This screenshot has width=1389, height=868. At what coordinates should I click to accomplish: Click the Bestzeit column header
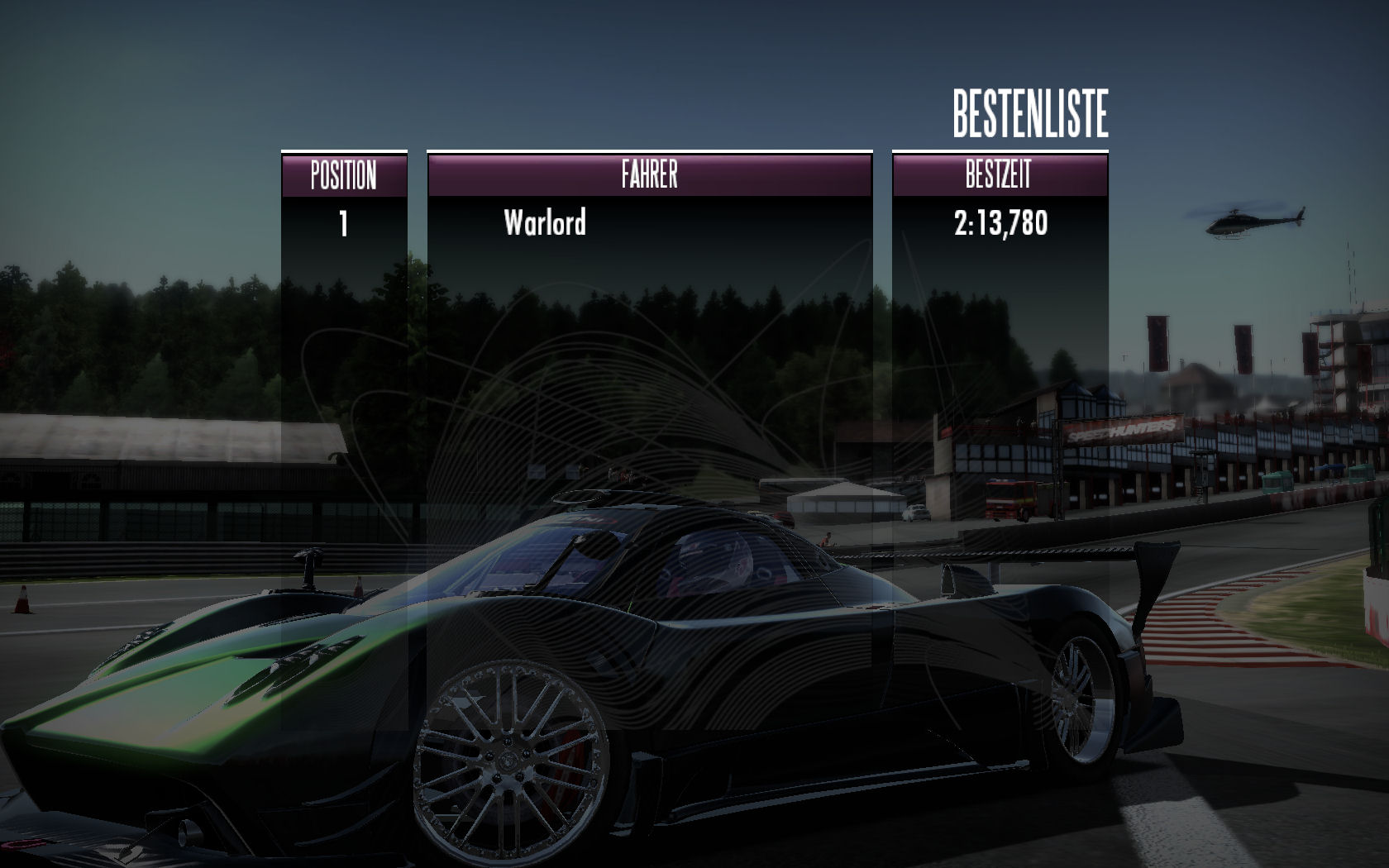tap(999, 175)
